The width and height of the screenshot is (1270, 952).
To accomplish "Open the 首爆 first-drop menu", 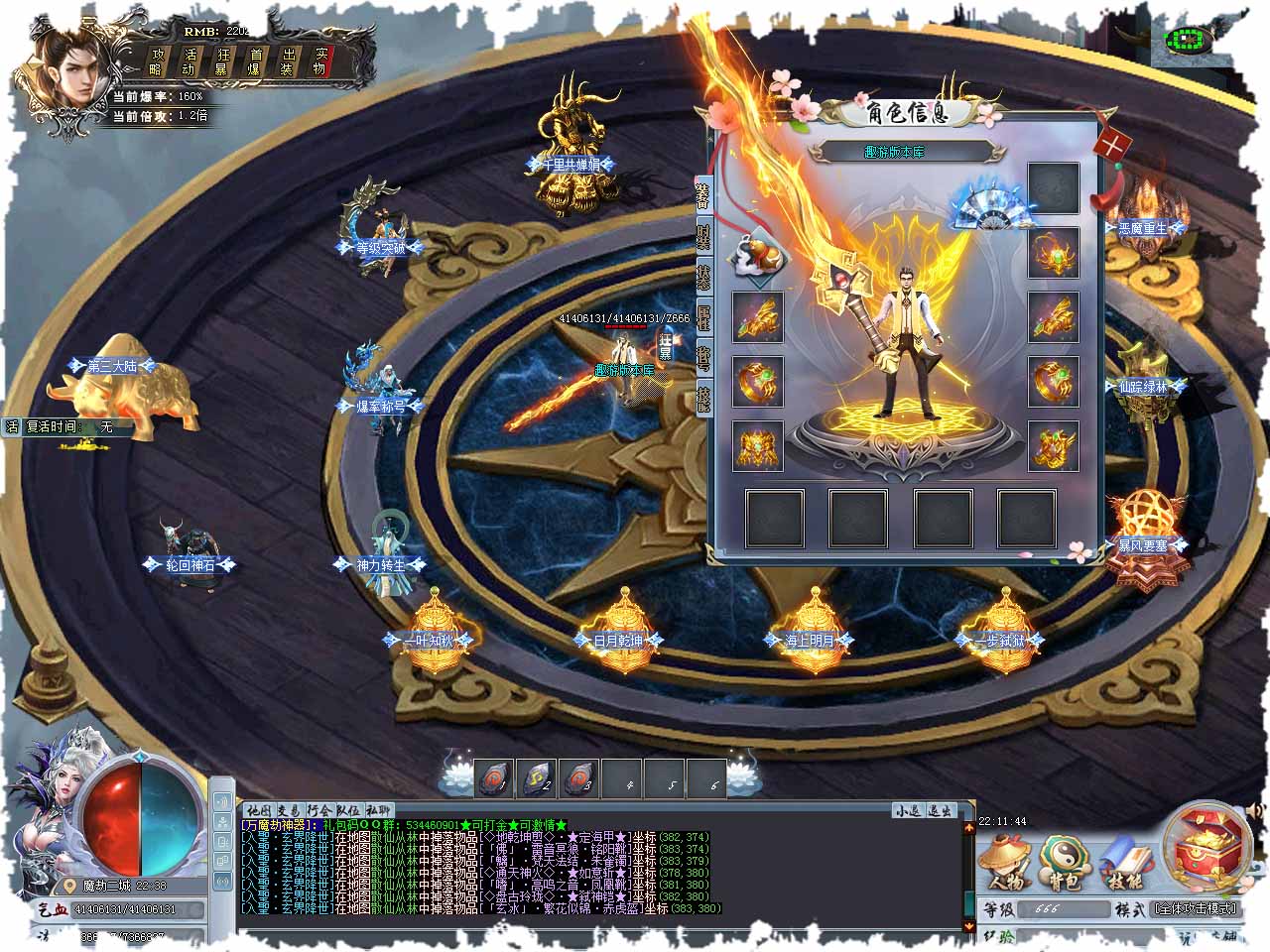I will tap(256, 61).
